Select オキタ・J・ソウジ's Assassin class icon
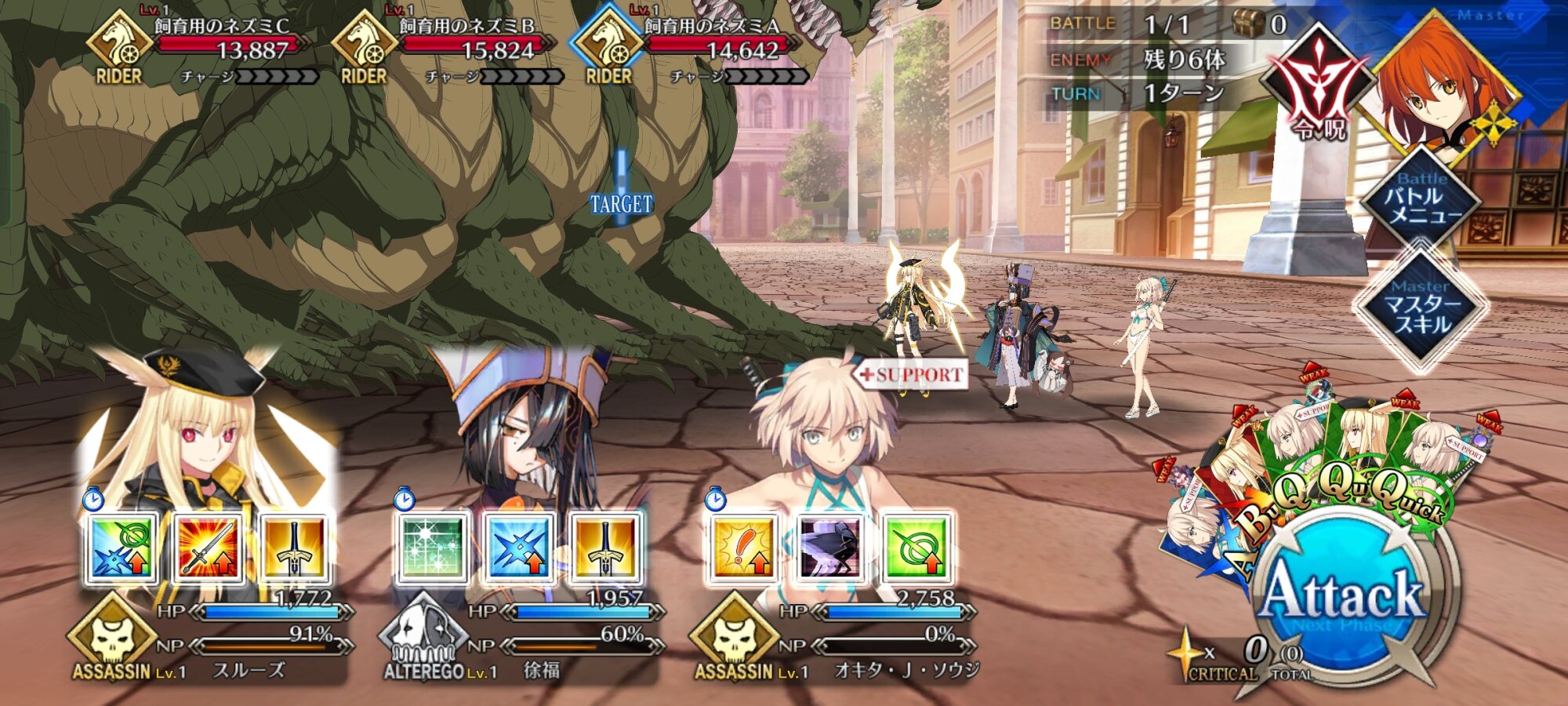The height and width of the screenshot is (706, 1568). (x=735, y=637)
